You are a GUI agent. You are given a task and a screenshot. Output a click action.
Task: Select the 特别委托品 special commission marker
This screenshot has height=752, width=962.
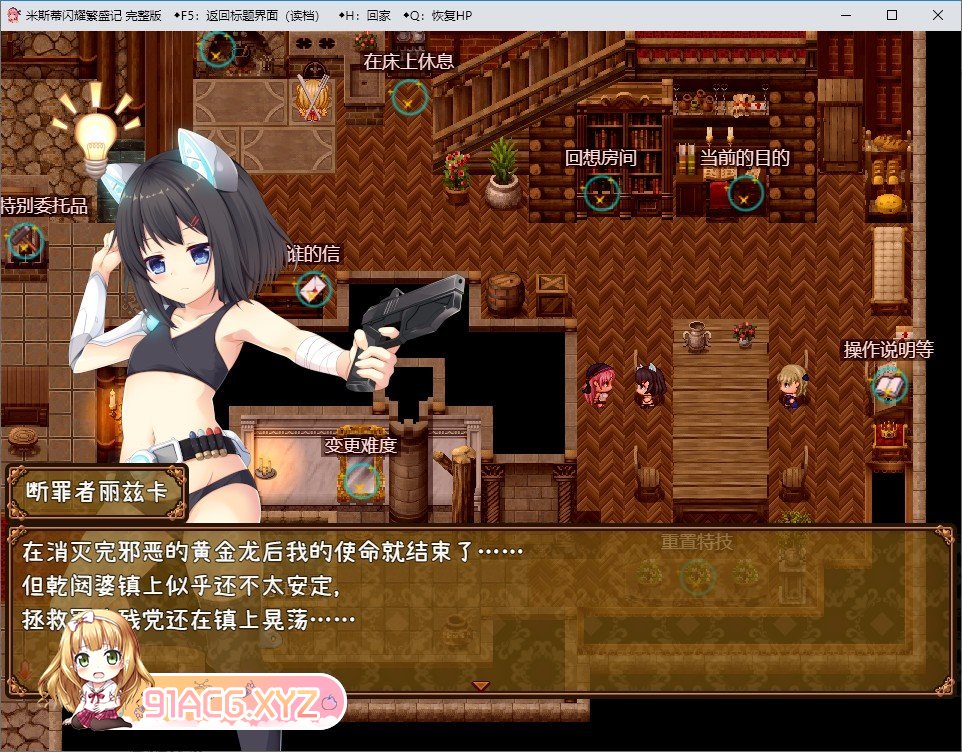pyautogui.click(x=25, y=241)
